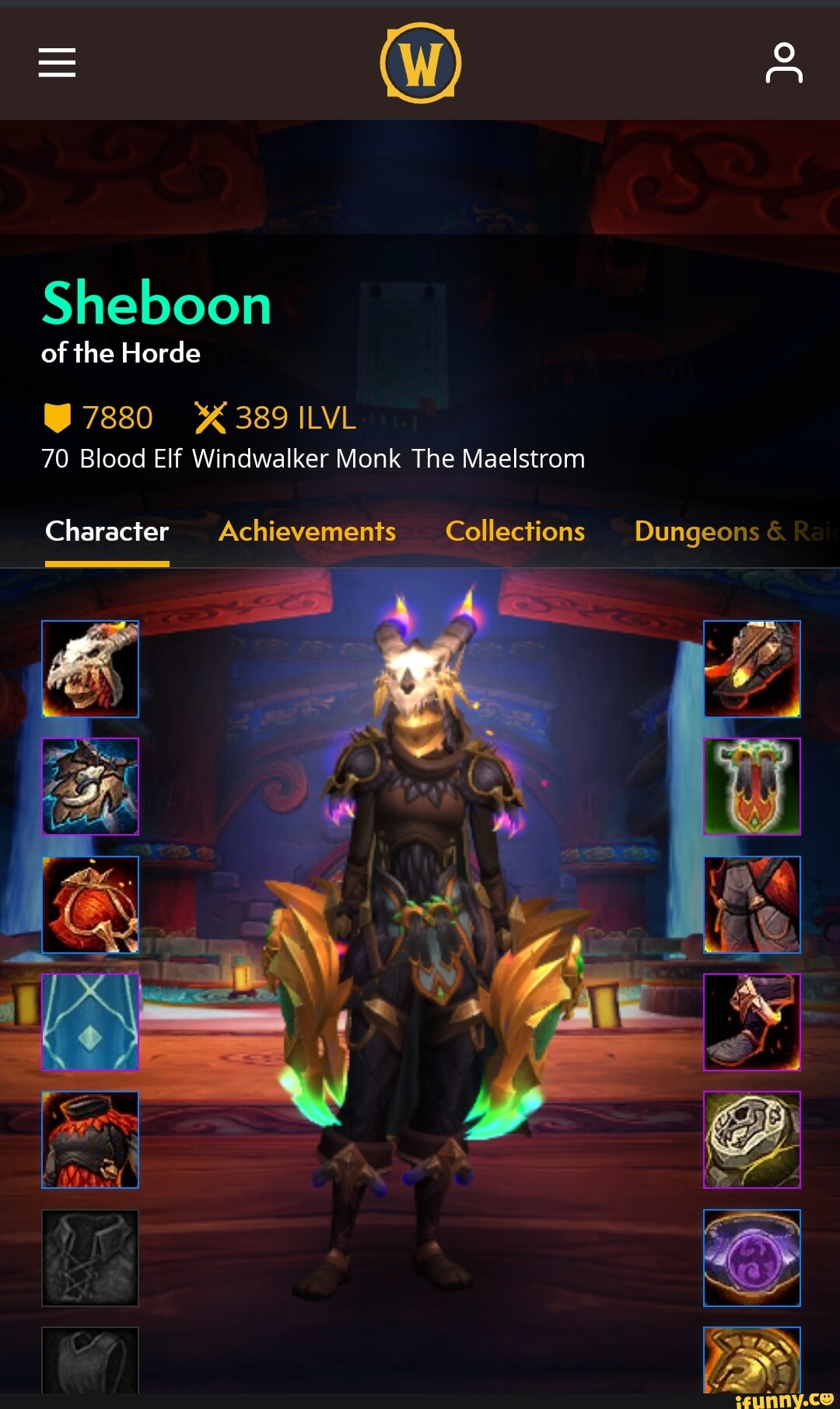Inspect the carved stone ring slot

pyautogui.click(x=752, y=1140)
